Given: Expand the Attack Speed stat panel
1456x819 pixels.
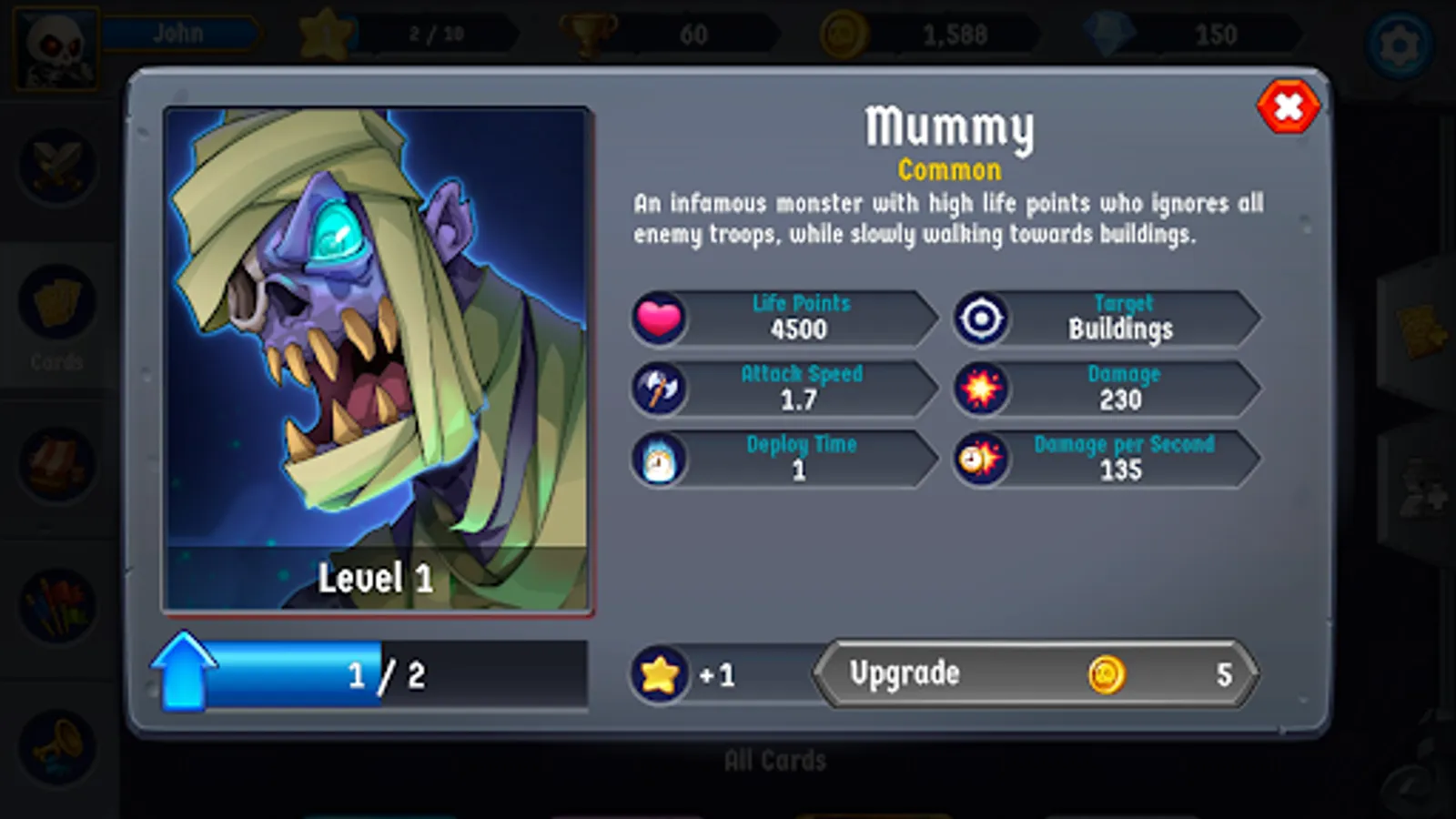Looking at the screenshot, I should 801,389.
